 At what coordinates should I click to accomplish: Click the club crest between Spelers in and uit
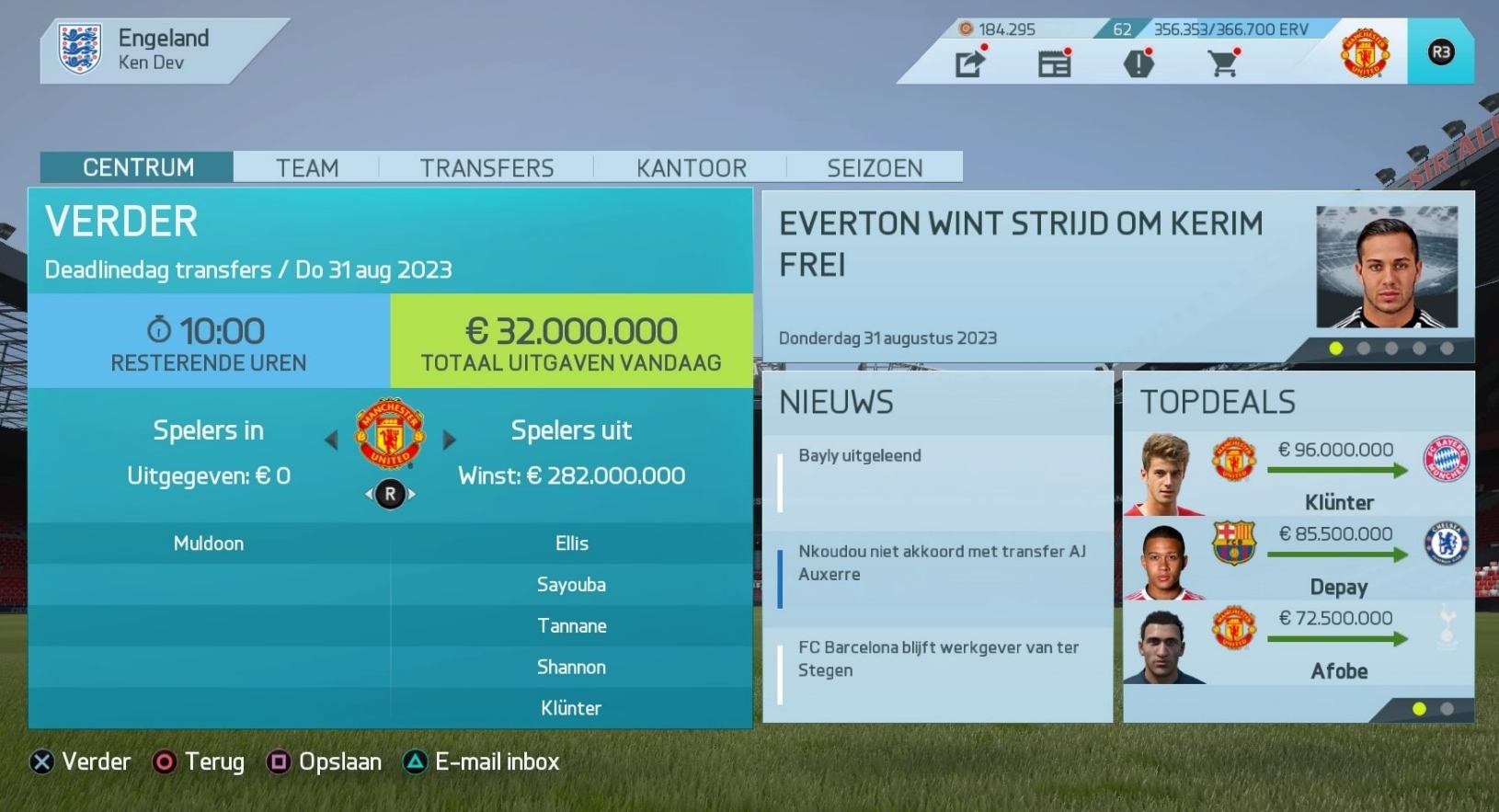[x=390, y=440]
